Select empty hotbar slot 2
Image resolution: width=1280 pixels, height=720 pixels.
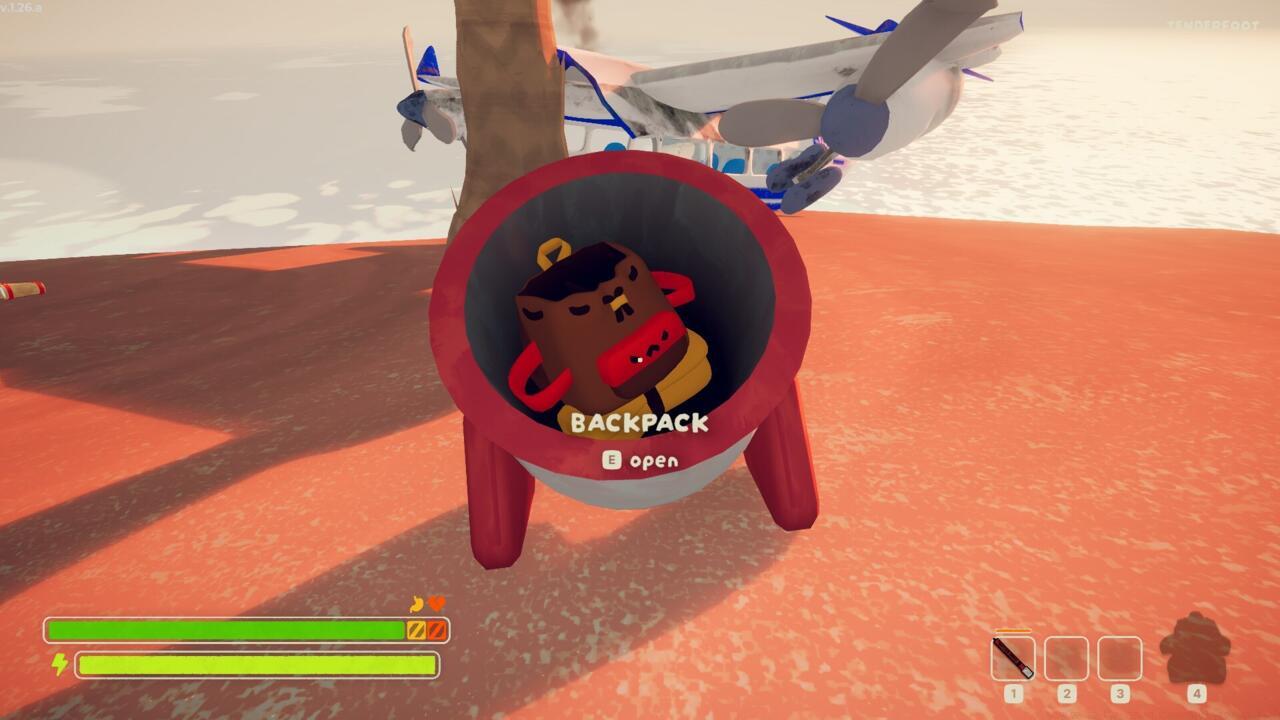pyautogui.click(x=1066, y=658)
